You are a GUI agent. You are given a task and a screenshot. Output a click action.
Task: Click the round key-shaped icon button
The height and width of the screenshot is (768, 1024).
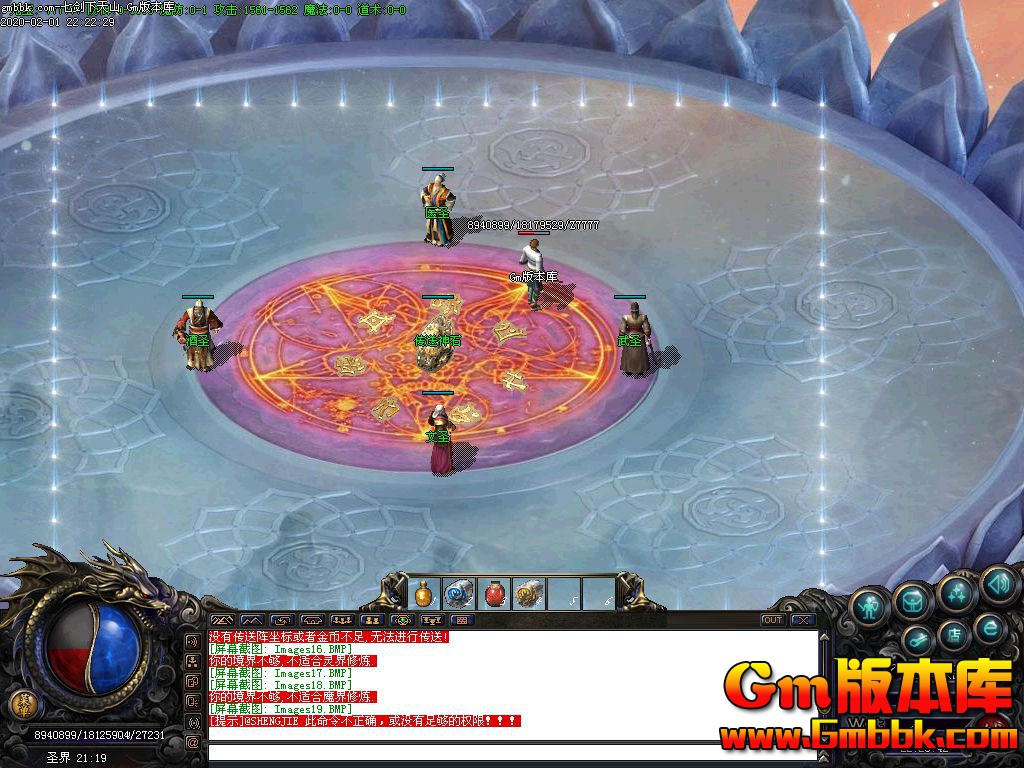(917, 639)
